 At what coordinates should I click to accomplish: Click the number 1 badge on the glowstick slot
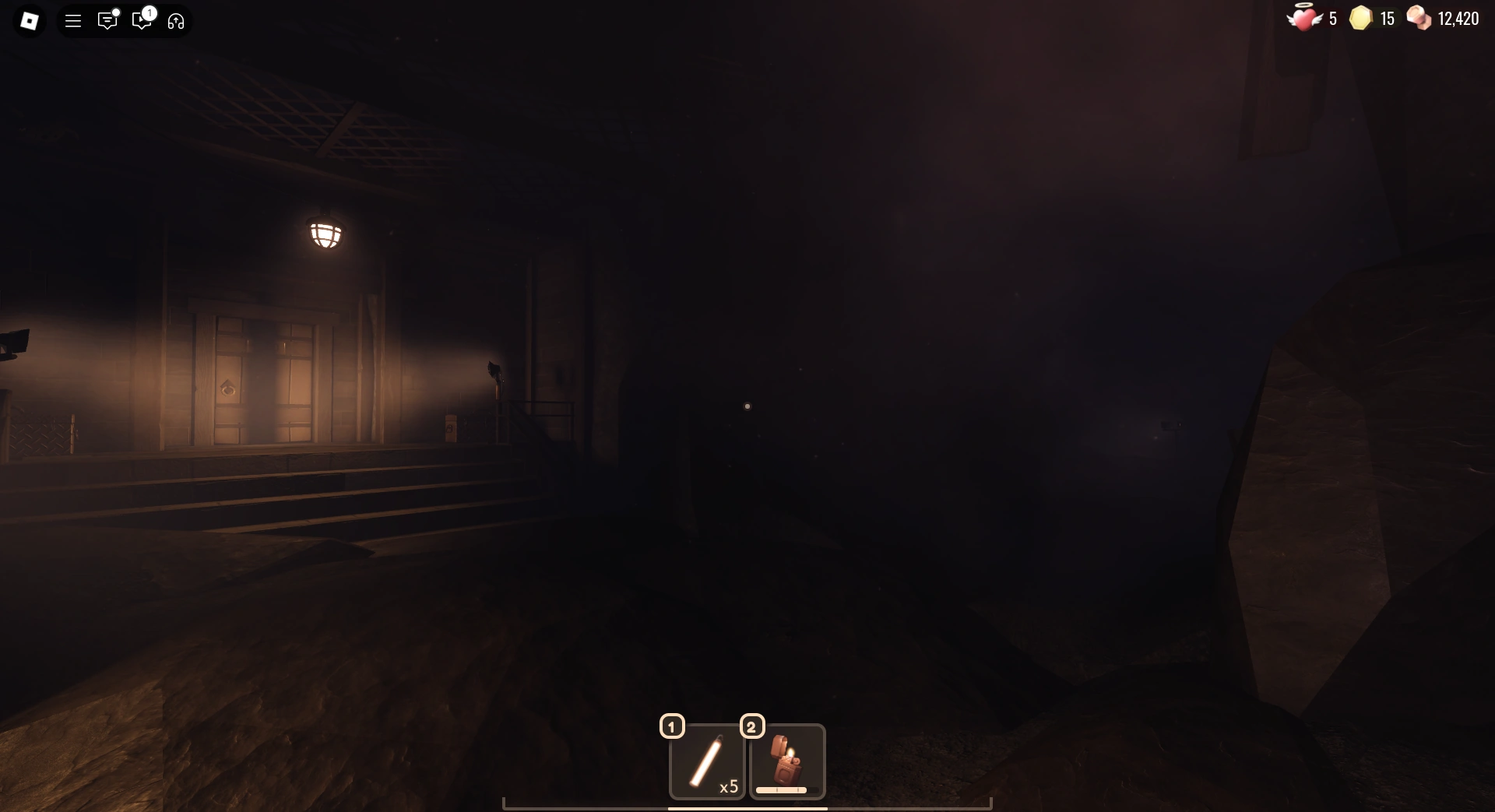pos(671,726)
